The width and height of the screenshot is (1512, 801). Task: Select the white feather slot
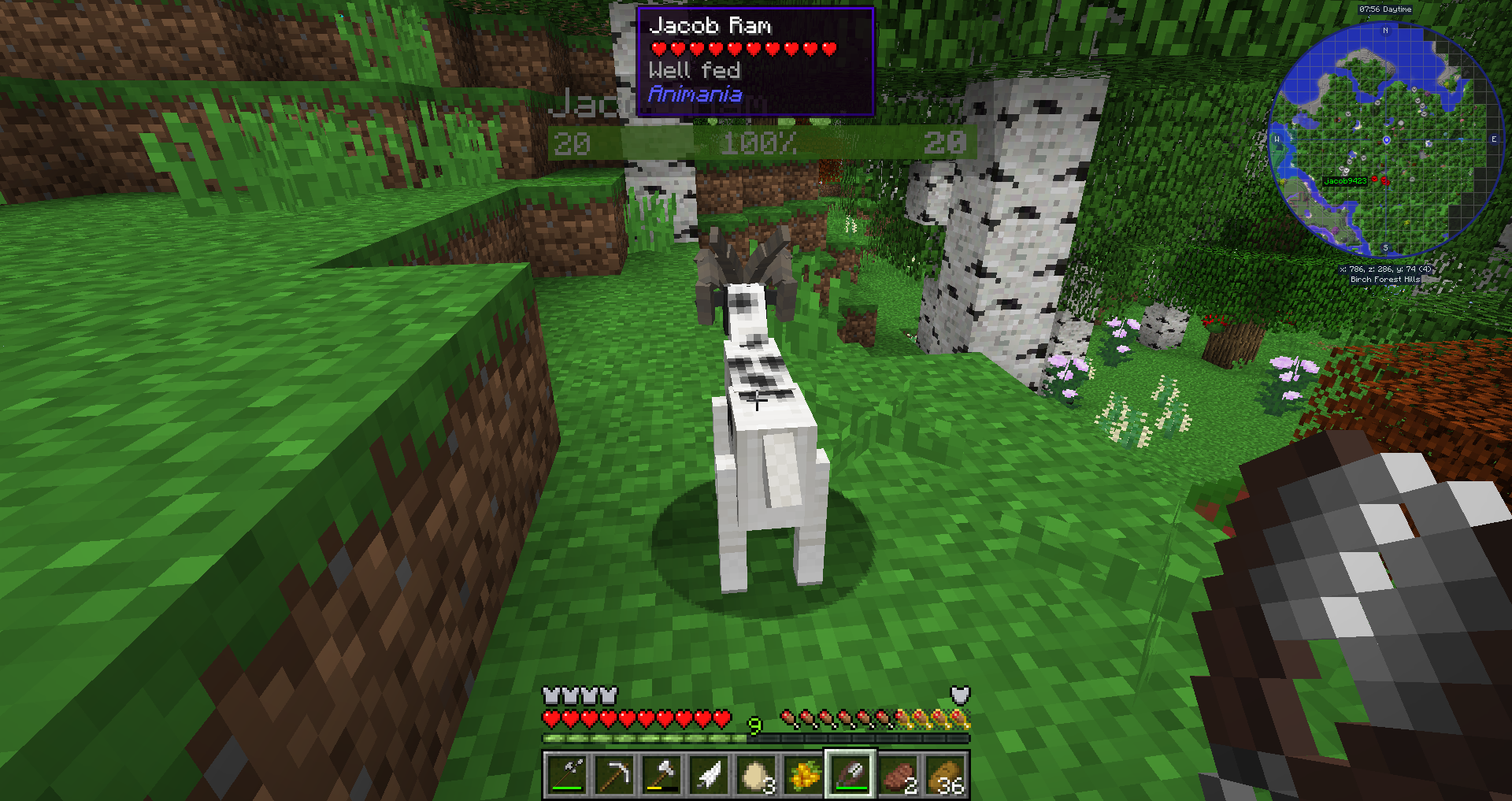709,775
